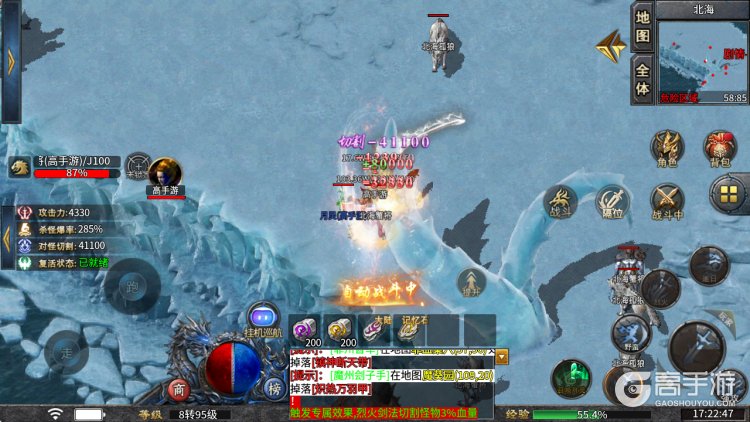Image resolution: width=750 pixels, height=422 pixels.
Task: Expand the chat log dropdown arrow
Action: tap(502, 356)
